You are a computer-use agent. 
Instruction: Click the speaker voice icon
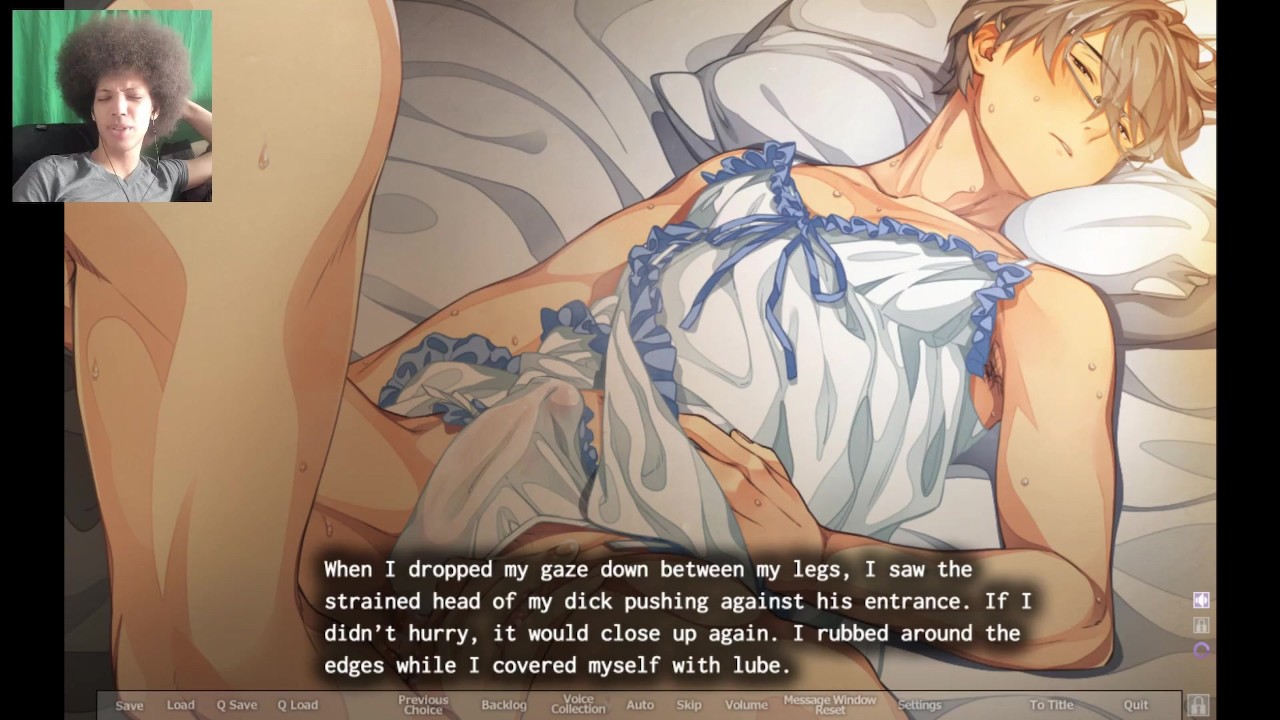click(1201, 600)
